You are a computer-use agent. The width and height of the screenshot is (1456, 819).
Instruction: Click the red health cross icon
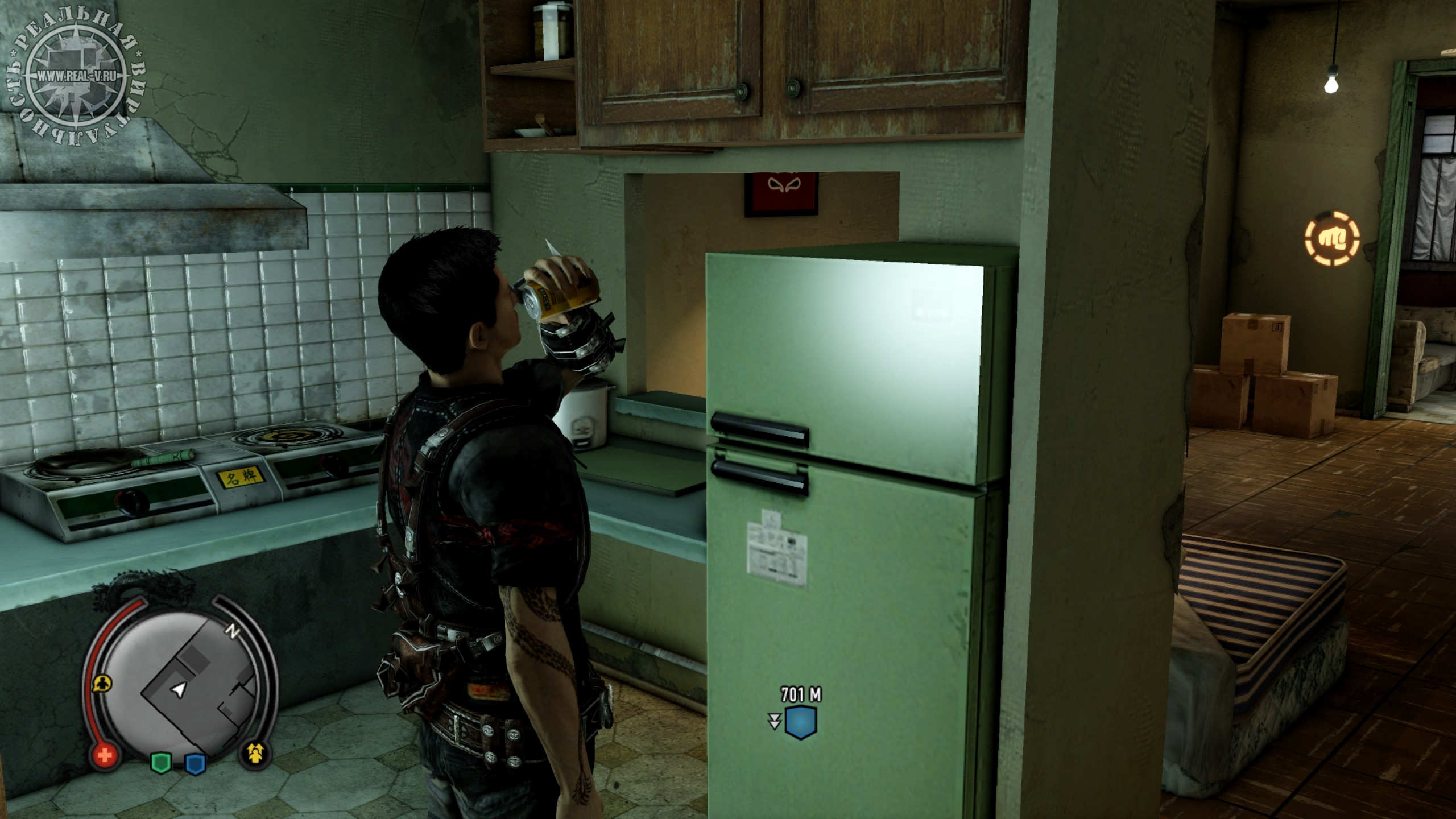point(105,756)
